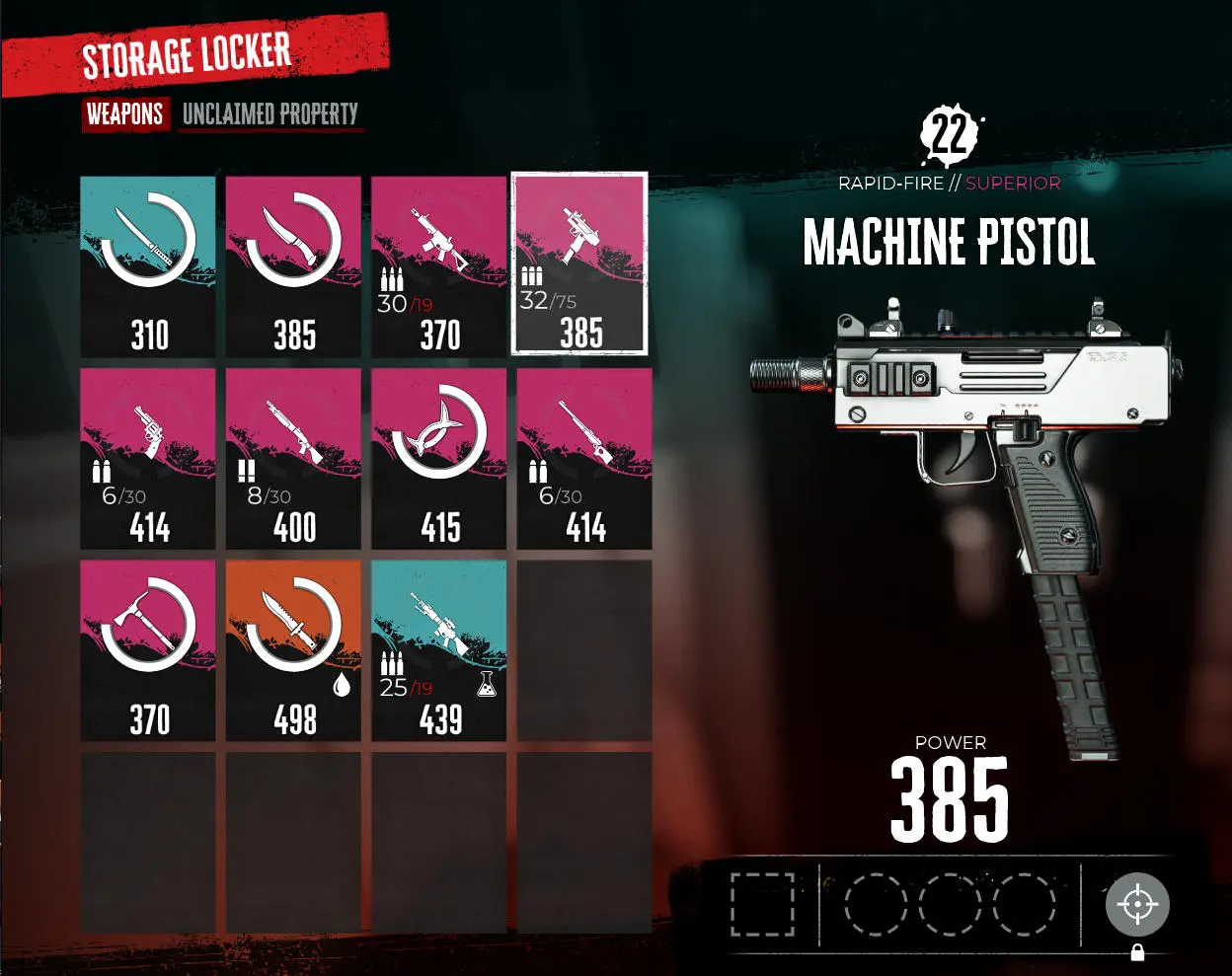
Task: Select the empty square mod slot
Action: pos(762,904)
